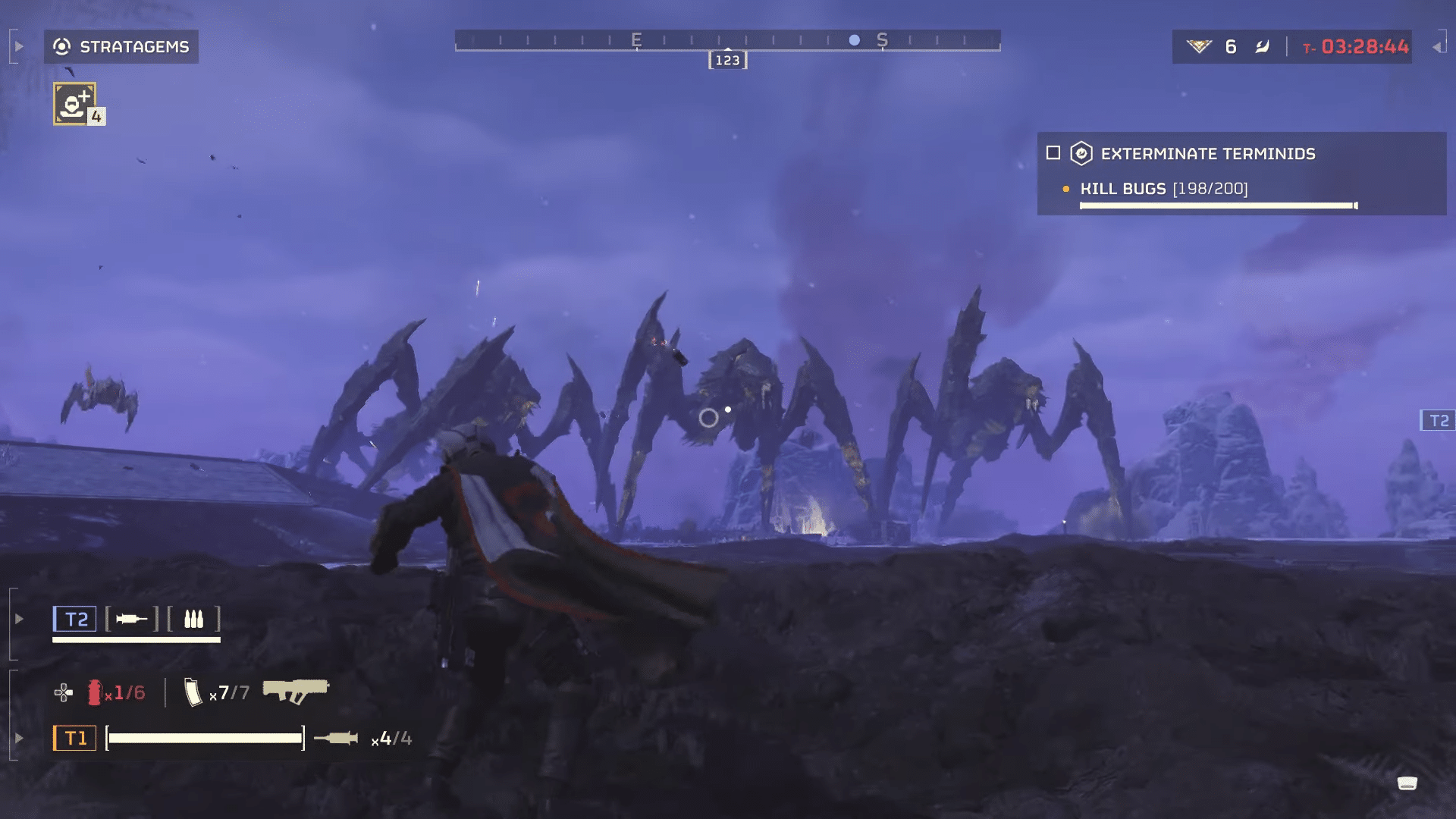This screenshot has width=1456, height=819.
Task: Click the bullets icon in T2's loadout row
Action: coord(194,620)
